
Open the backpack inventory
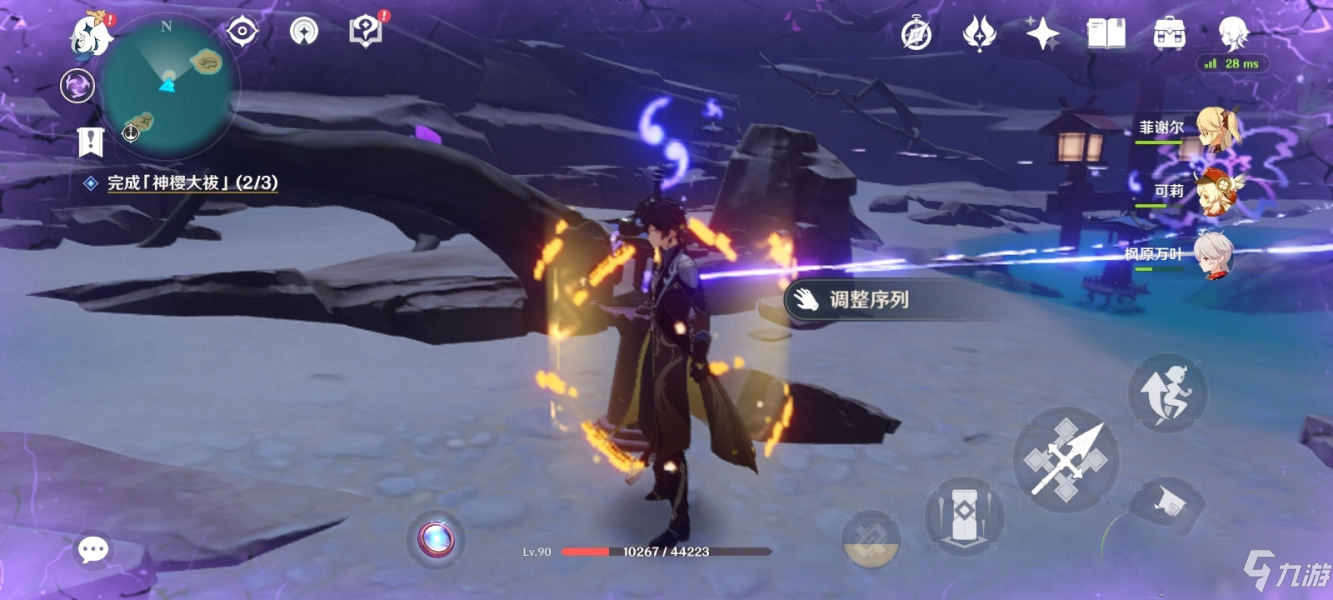1169,35
